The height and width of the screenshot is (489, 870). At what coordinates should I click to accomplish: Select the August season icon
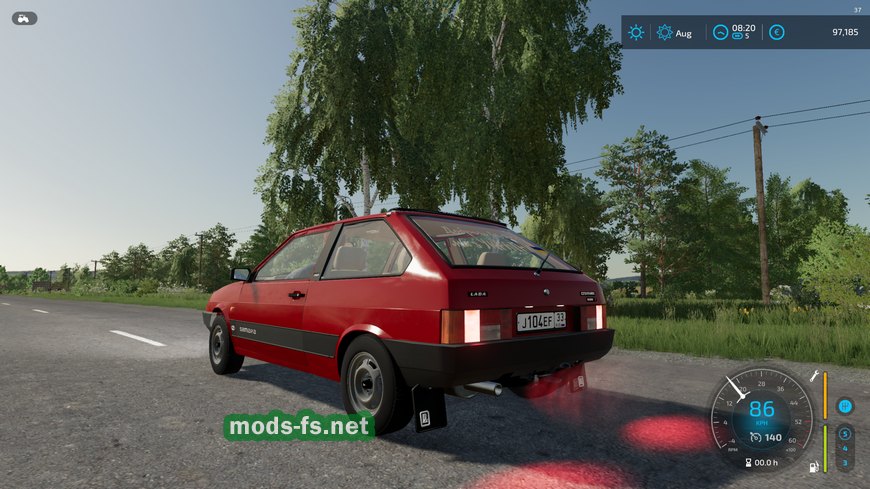click(664, 32)
